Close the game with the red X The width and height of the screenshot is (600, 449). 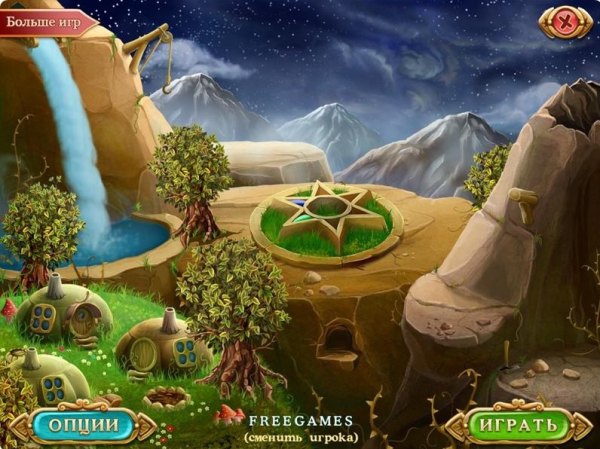(566, 20)
